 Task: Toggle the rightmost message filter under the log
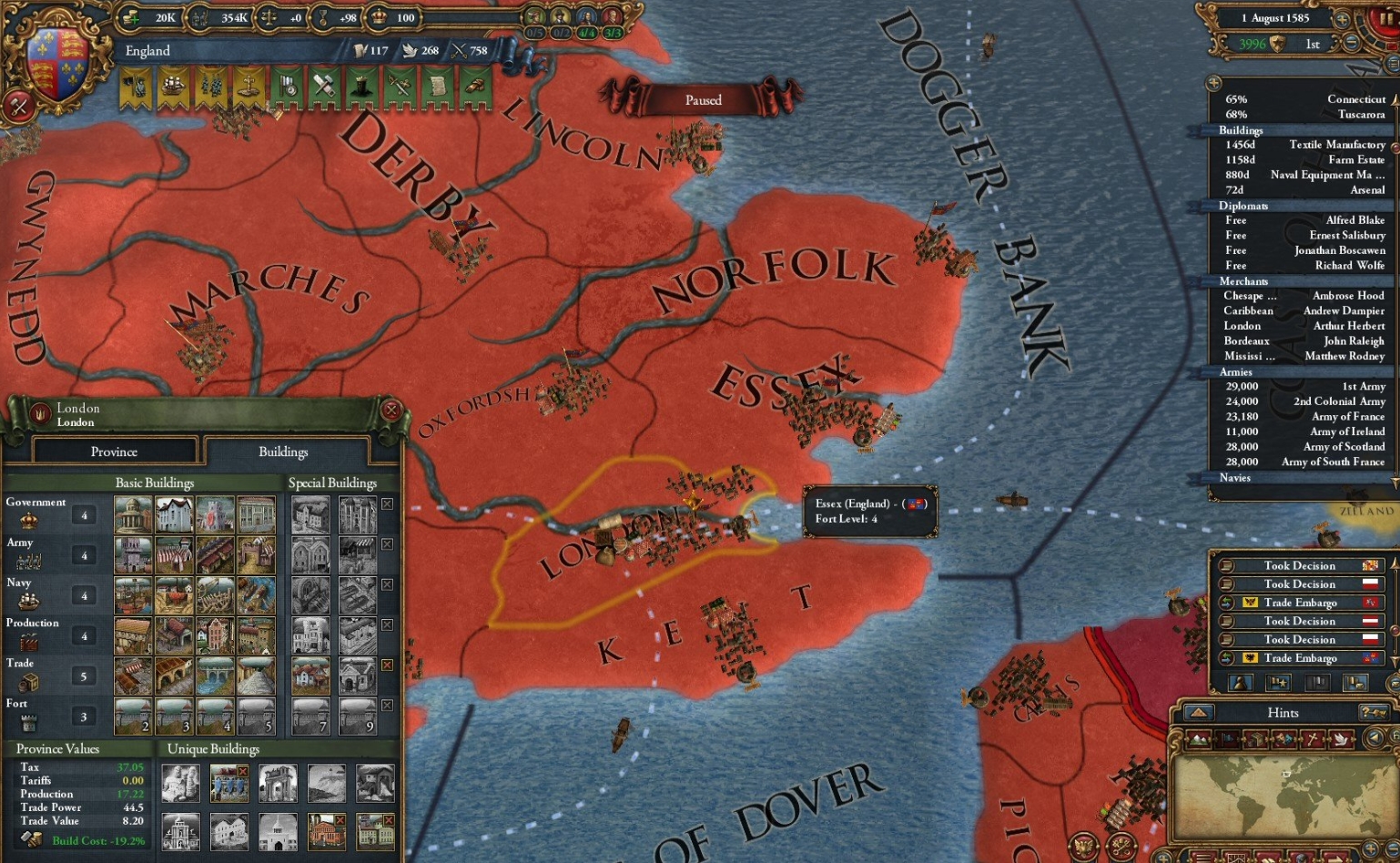(x=1356, y=683)
